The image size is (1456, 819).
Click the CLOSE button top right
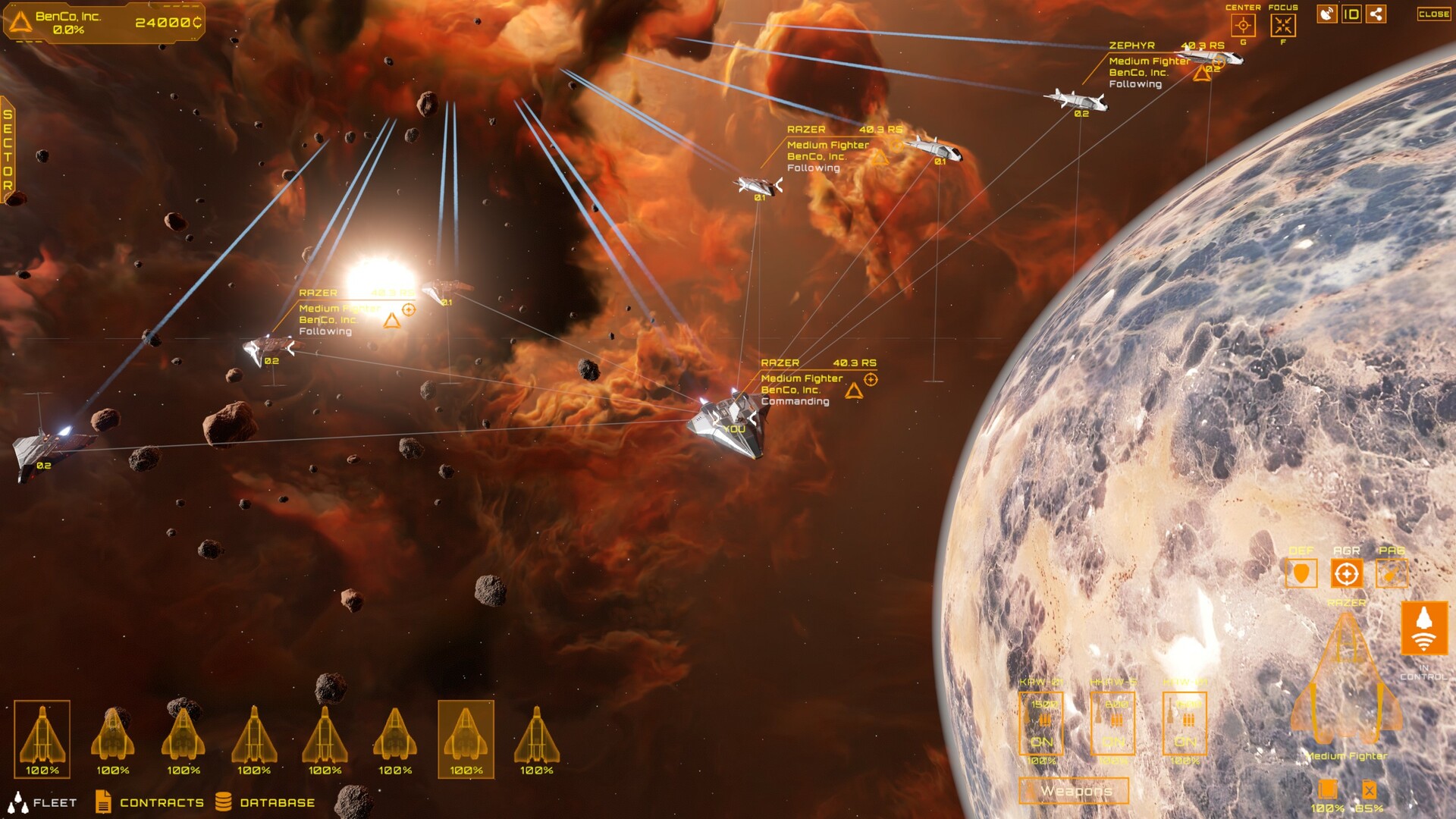click(1432, 12)
